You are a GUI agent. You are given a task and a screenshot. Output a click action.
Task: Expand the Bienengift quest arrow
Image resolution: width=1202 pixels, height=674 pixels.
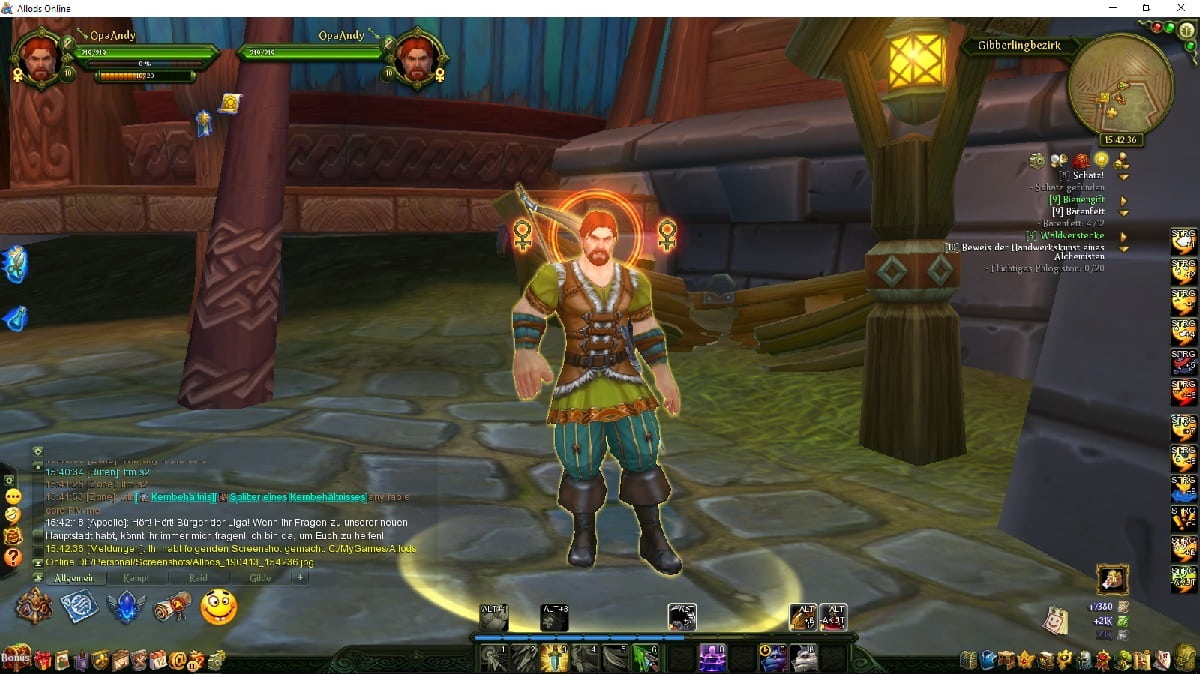1124,200
